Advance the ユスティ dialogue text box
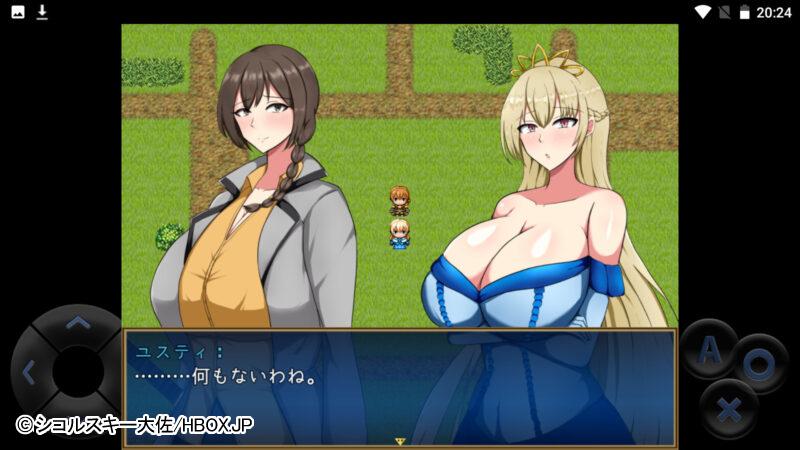Viewport: 800px width, 450px height. 400,387
